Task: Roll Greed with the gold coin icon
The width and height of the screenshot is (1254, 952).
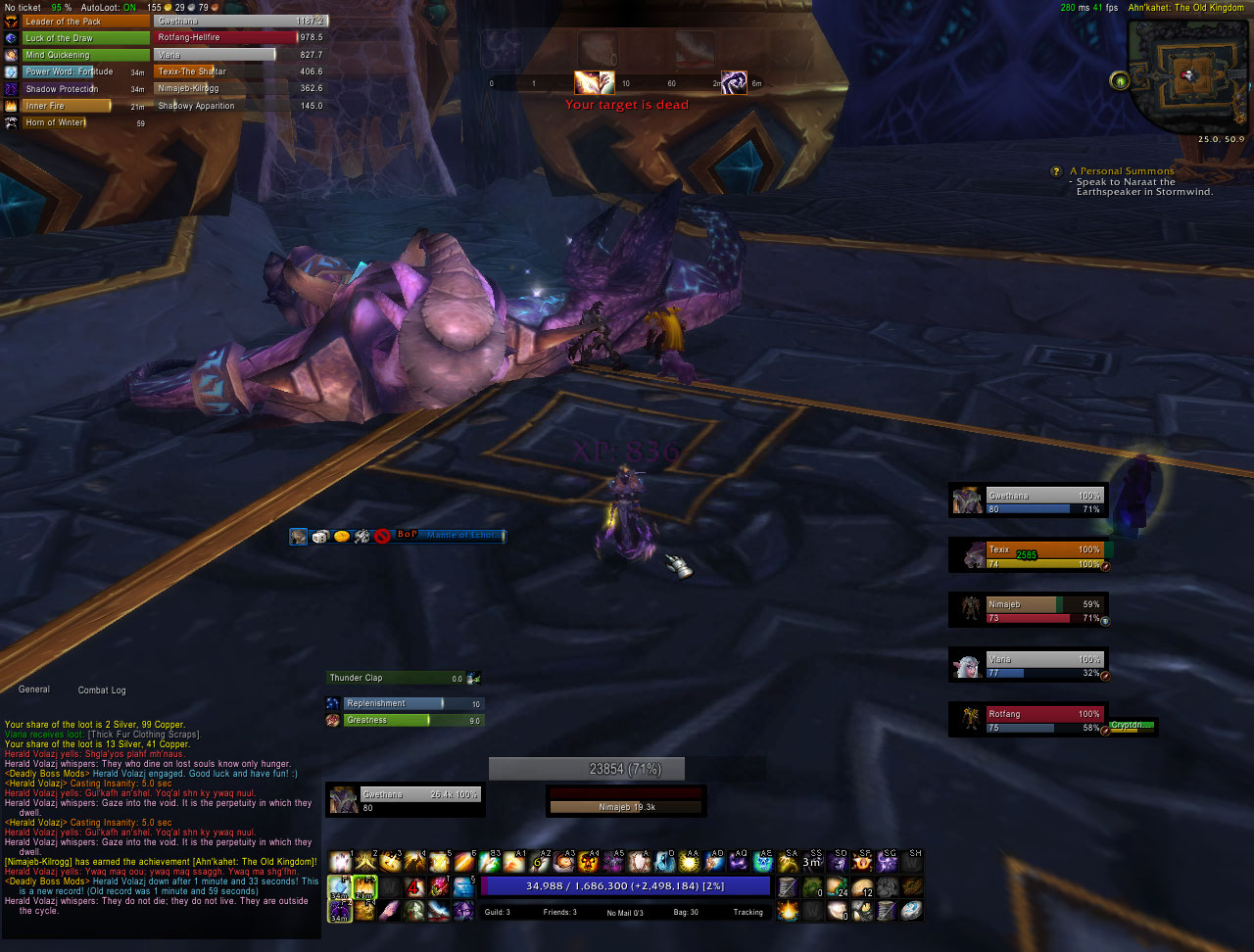Action: pyautogui.click(x=341, y=537)
